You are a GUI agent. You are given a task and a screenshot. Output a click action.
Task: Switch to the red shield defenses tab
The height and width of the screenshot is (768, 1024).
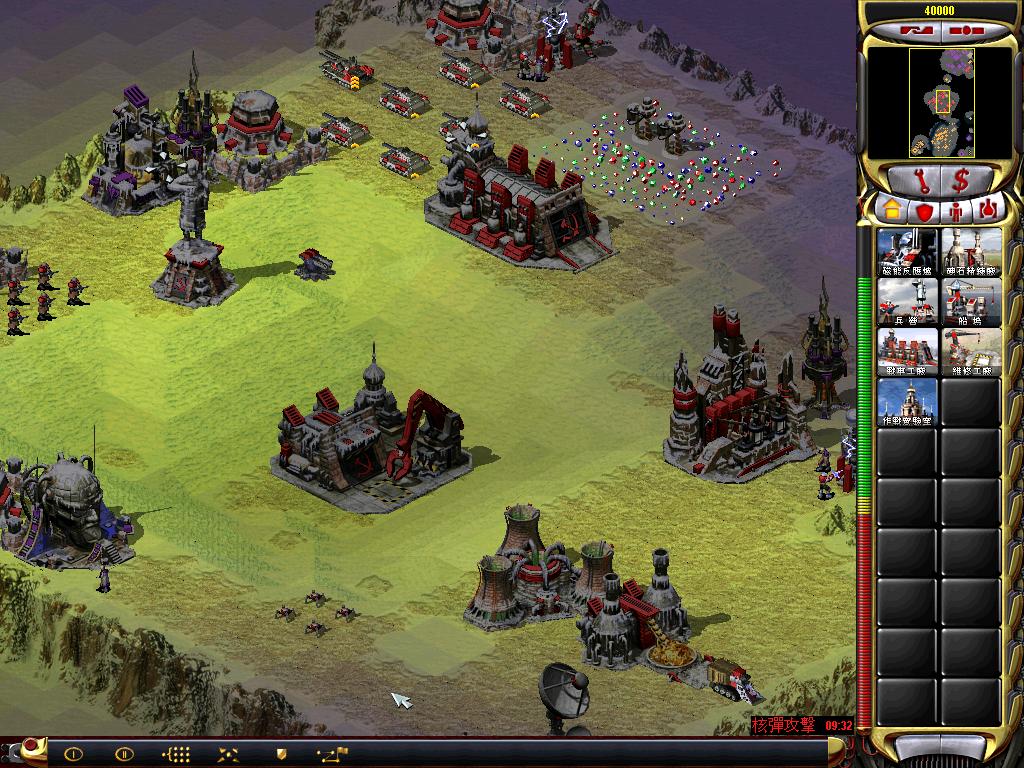pyautogui.click(x=924, y=210)
